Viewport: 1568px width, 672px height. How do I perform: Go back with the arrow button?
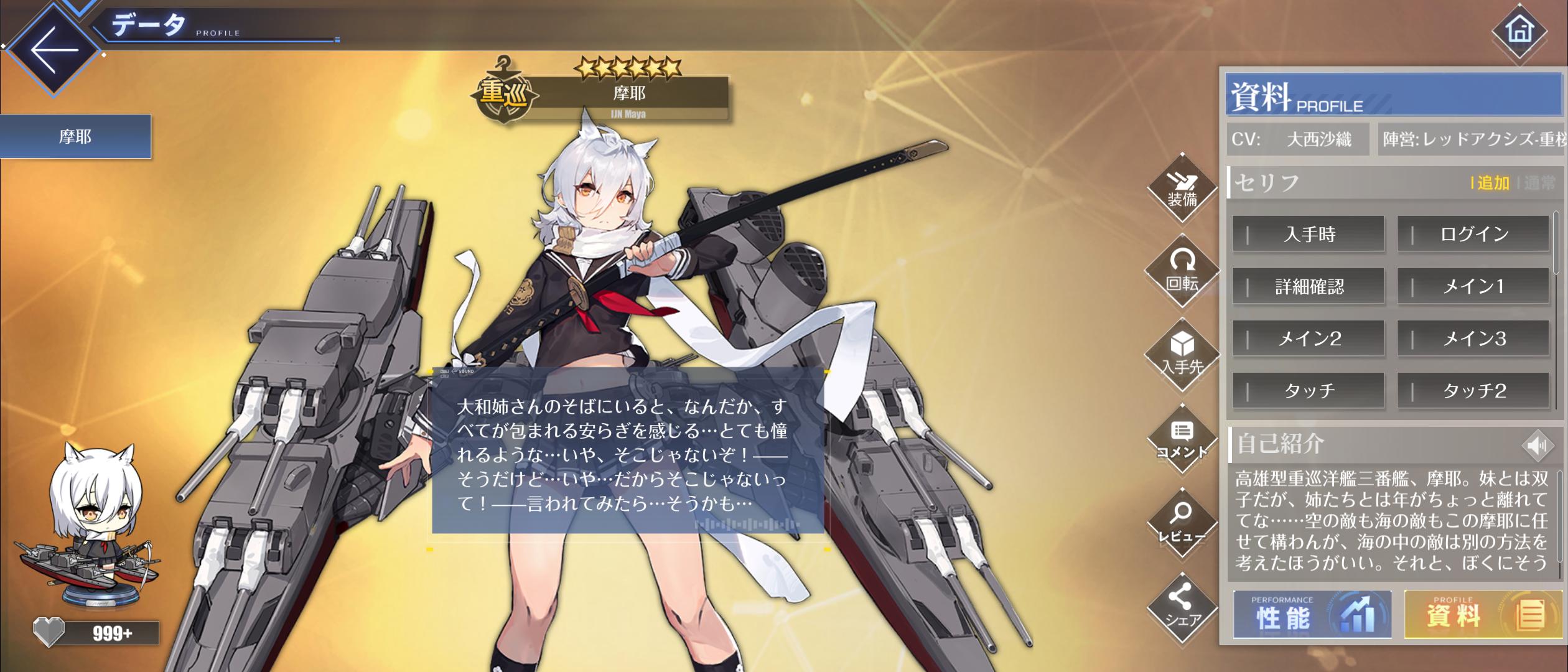click(54, 50)
